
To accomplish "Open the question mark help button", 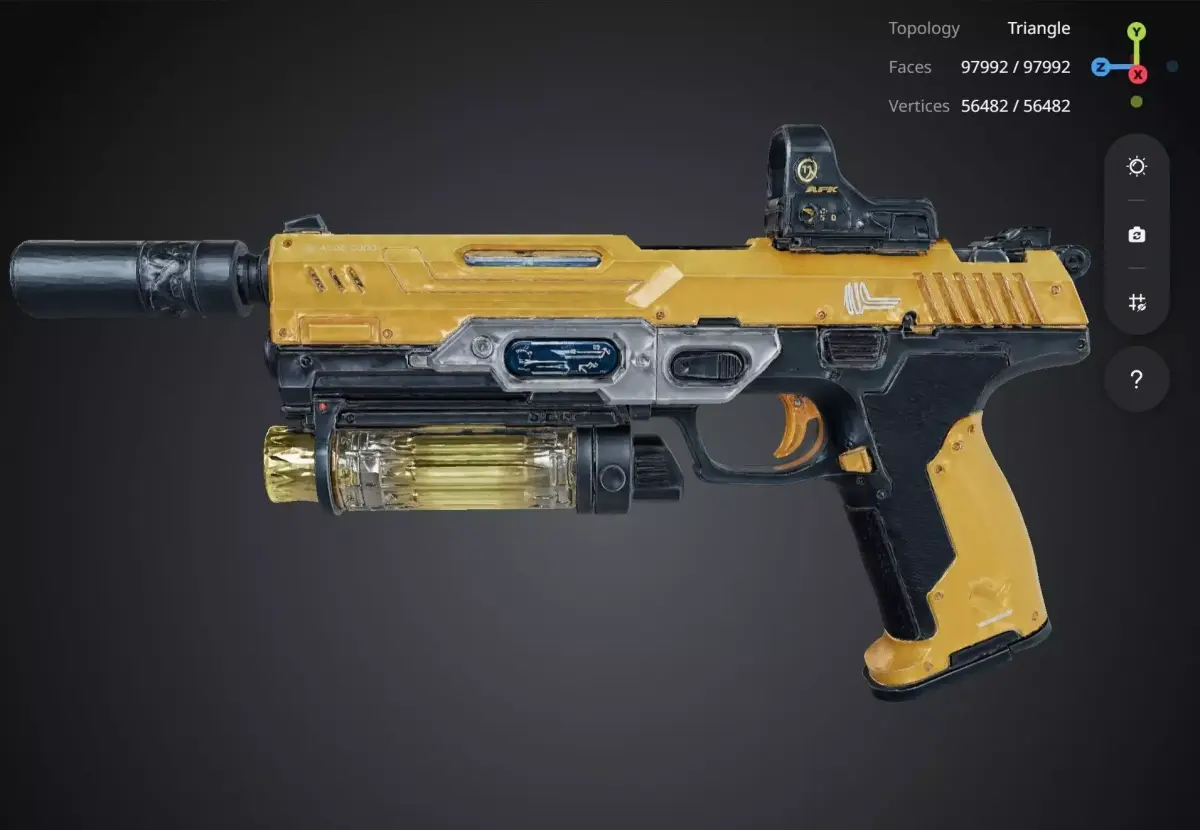I will [1136, 380].
